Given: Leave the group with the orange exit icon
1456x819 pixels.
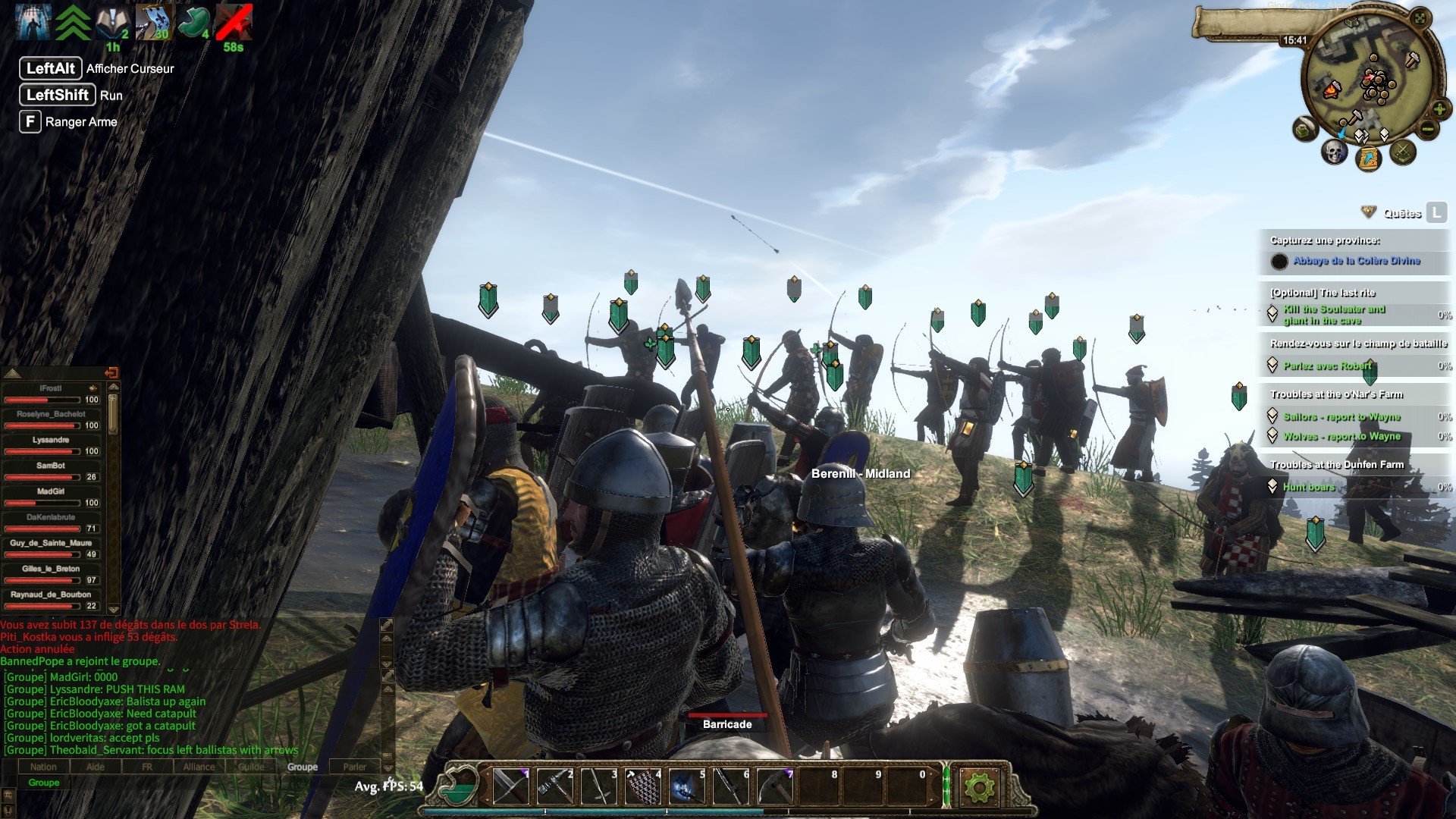Looking at the screenshot, I should (111, 372).
